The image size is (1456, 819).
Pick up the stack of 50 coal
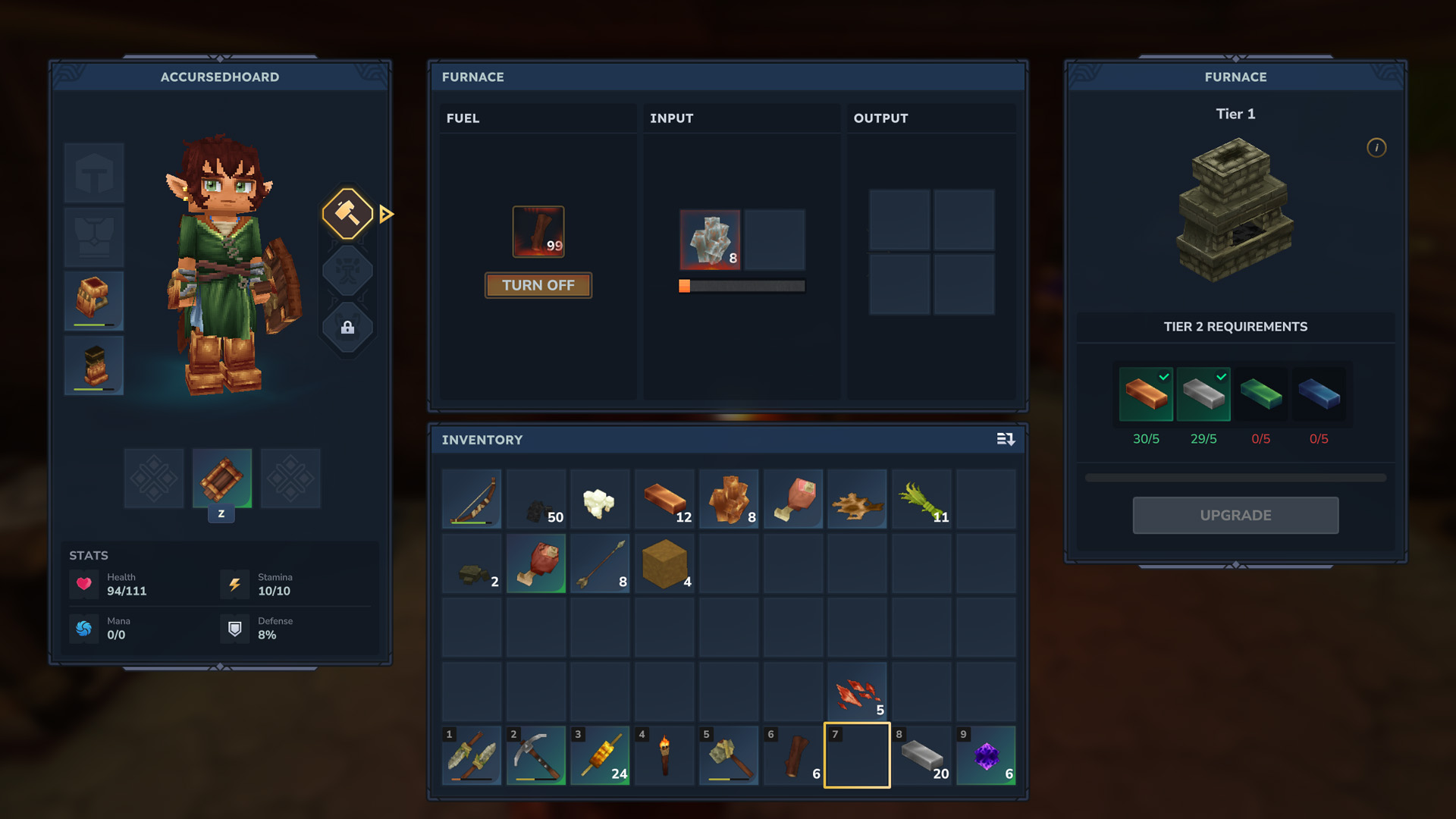coord(535,499)
